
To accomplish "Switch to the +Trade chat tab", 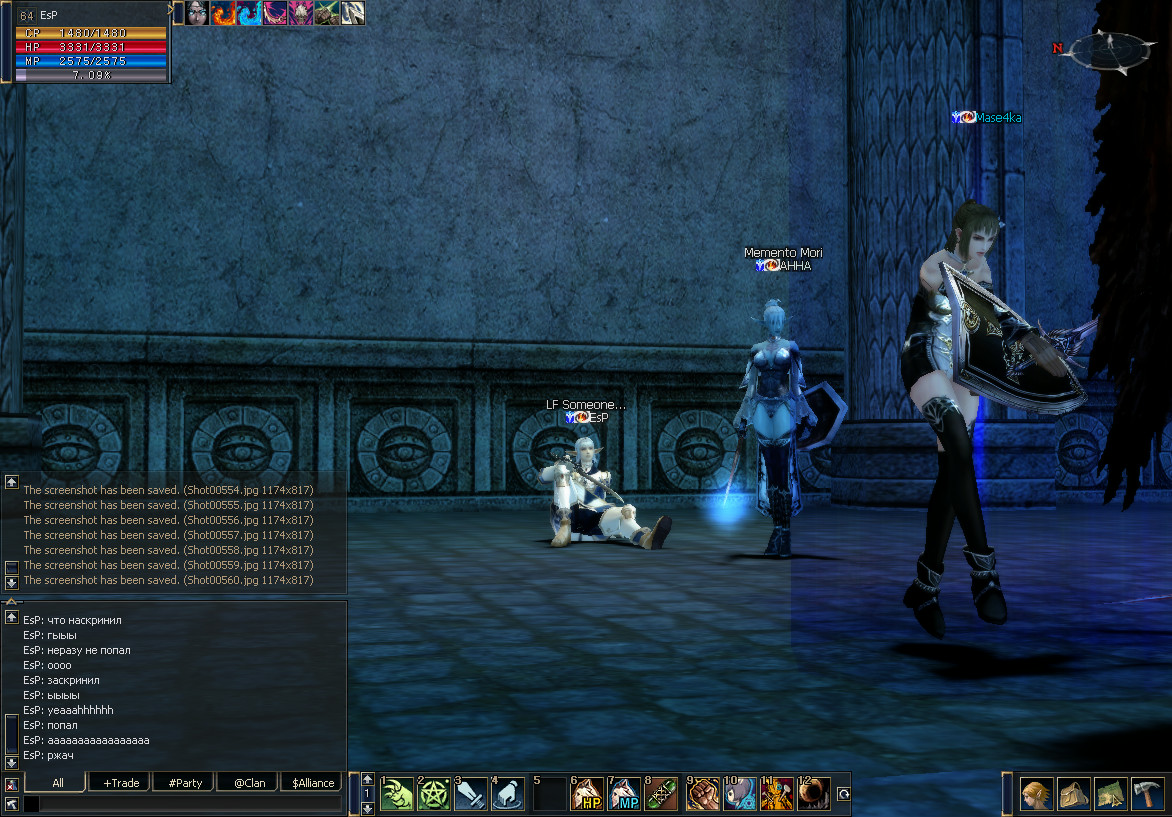I will 121,783.
